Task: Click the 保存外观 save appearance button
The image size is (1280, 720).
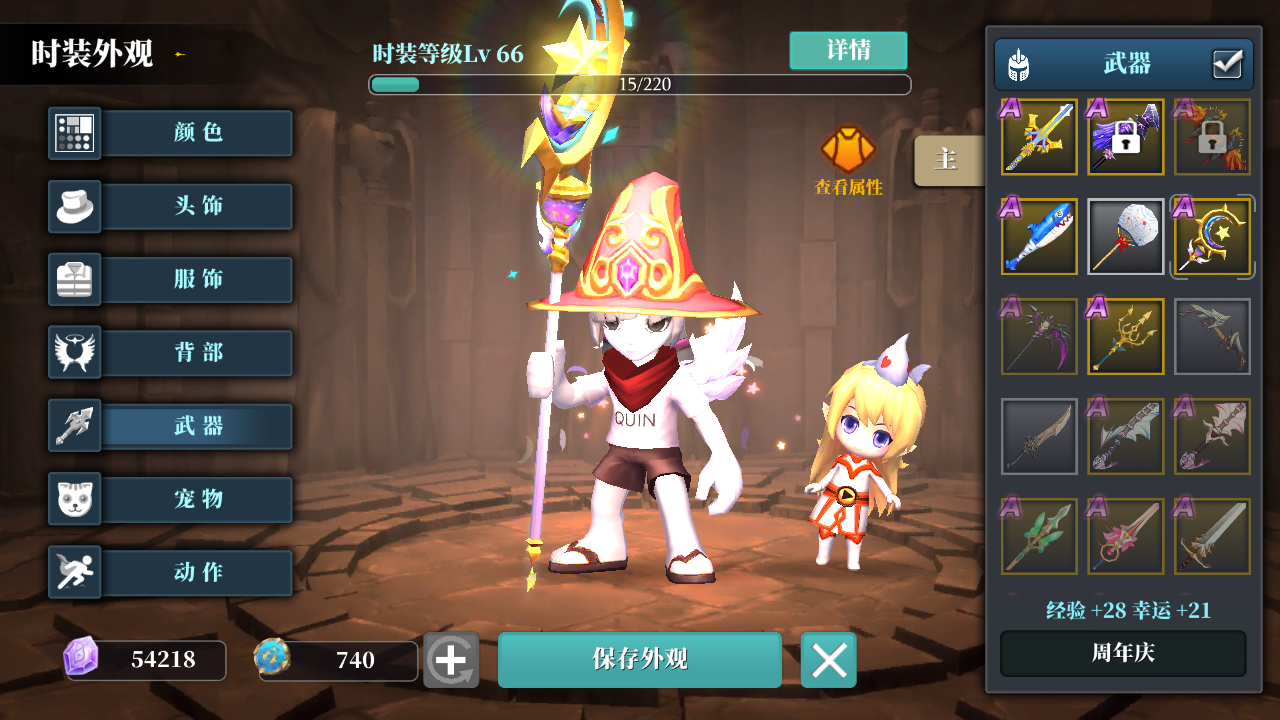Action: [x=639, y=660]
